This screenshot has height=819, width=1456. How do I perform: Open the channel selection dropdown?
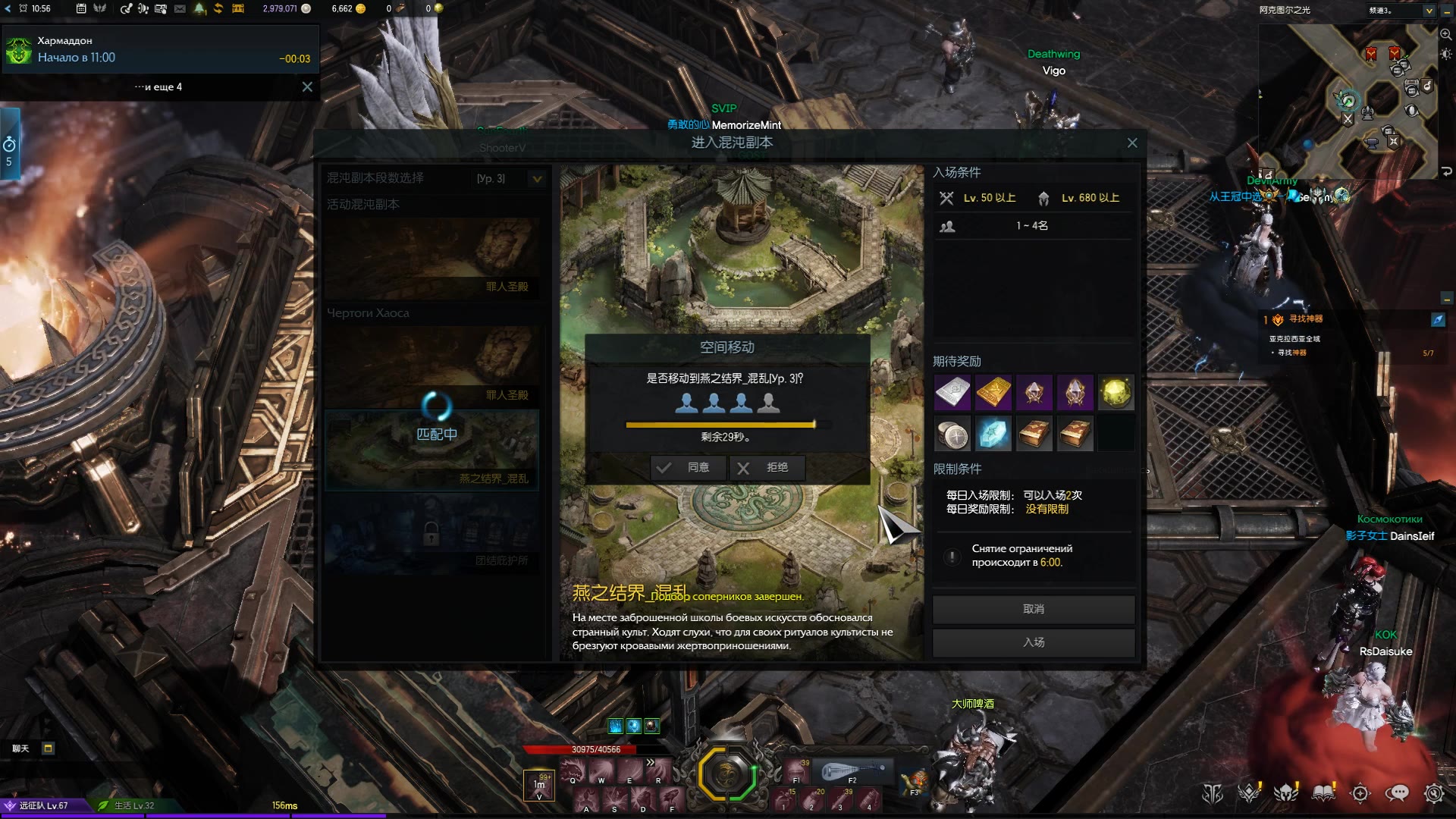point(1429,11)
